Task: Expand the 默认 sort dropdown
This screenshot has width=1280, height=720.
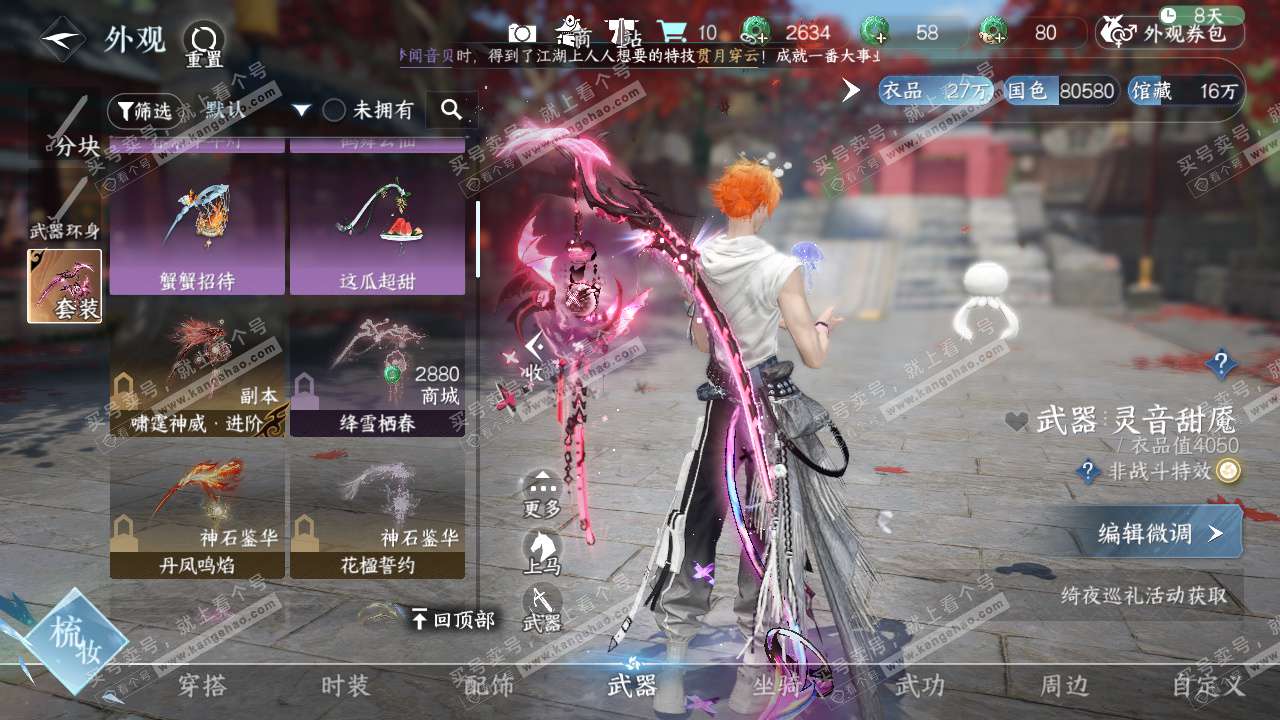Action: tap(257, 110)
